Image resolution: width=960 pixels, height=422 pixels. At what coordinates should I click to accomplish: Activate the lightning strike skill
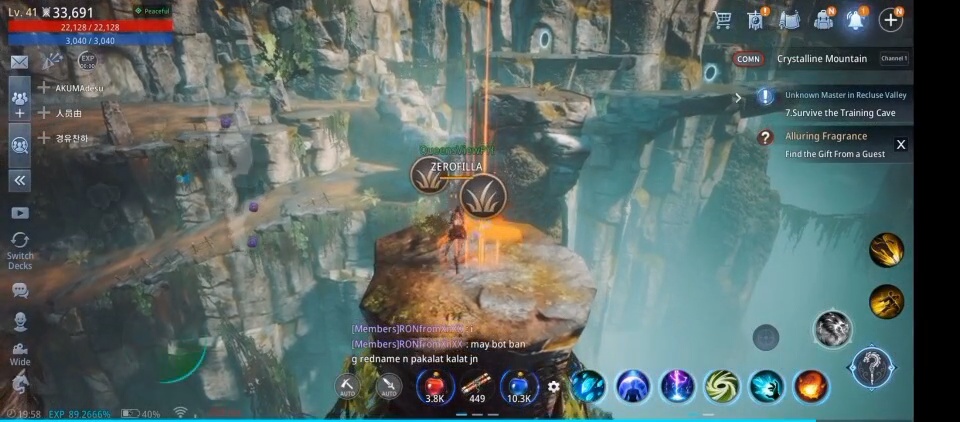678,386
